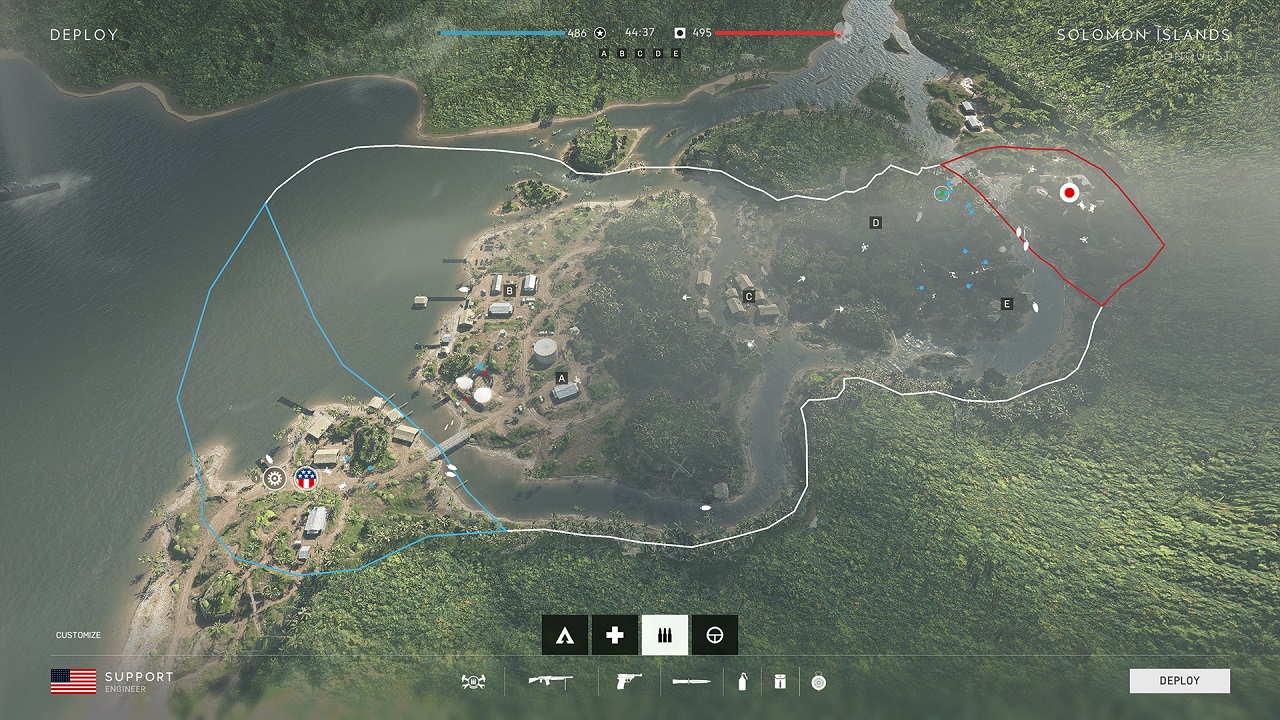Image resolution: width=1280 pixels, height=720 pixels.
Task: Open the Customize option
Action: (x=78, y=635)
